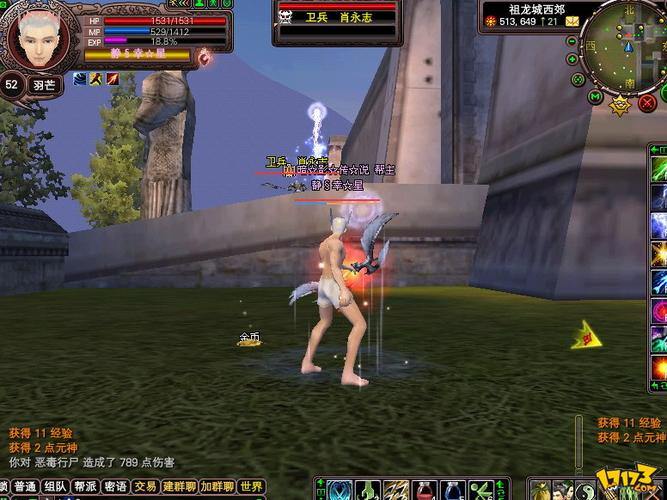Click the 加群聊 join group chat button
The height and width of the screenshot is (500, 667).
point(217,487)
